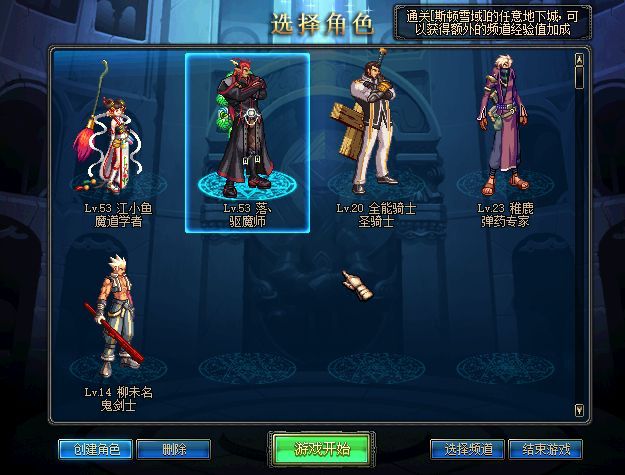Screen dimensions: 625x475
Task: Click the character list scroll-up arrow
Action: click(579, 58)
